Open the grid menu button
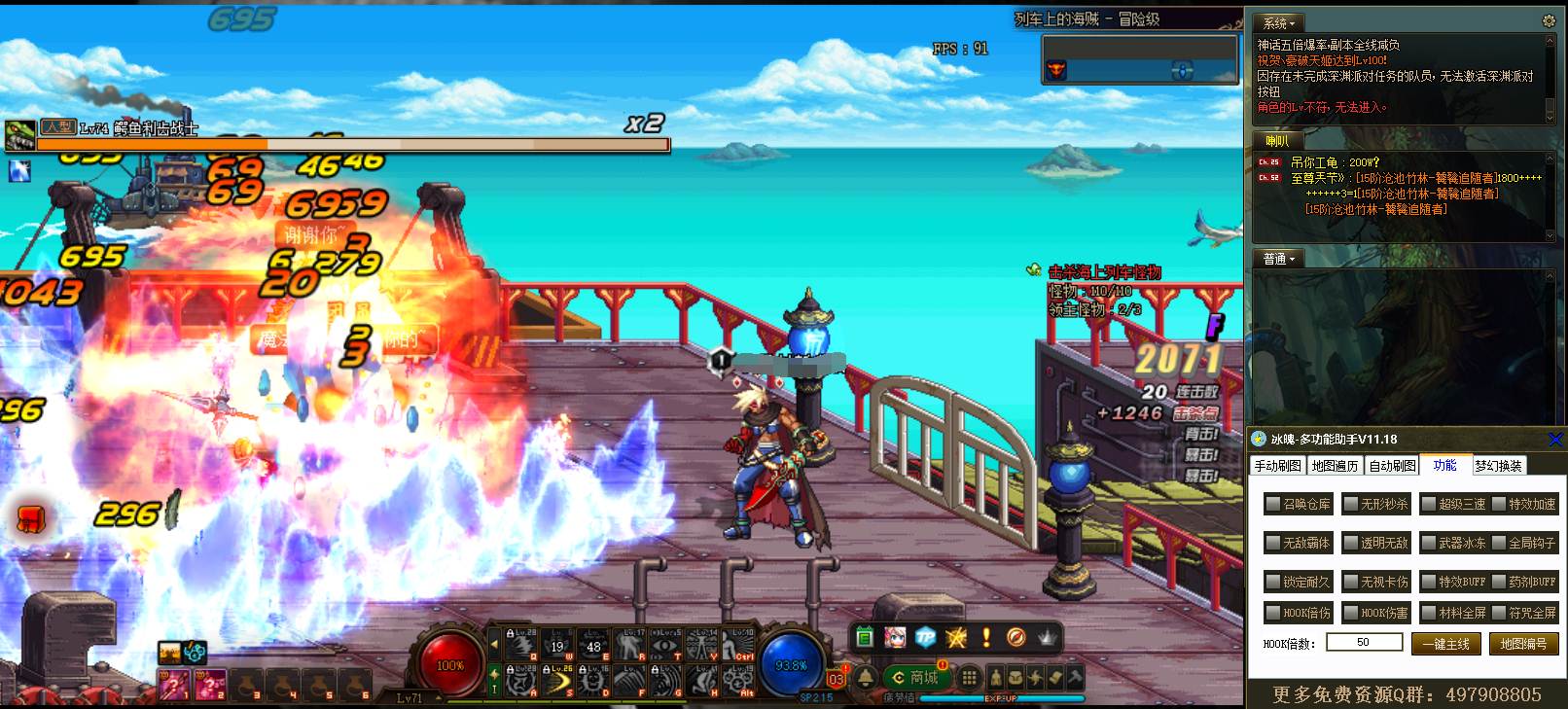Image resolution: width=1568 pixels, height=709 pixels. [x=969, y=677]
